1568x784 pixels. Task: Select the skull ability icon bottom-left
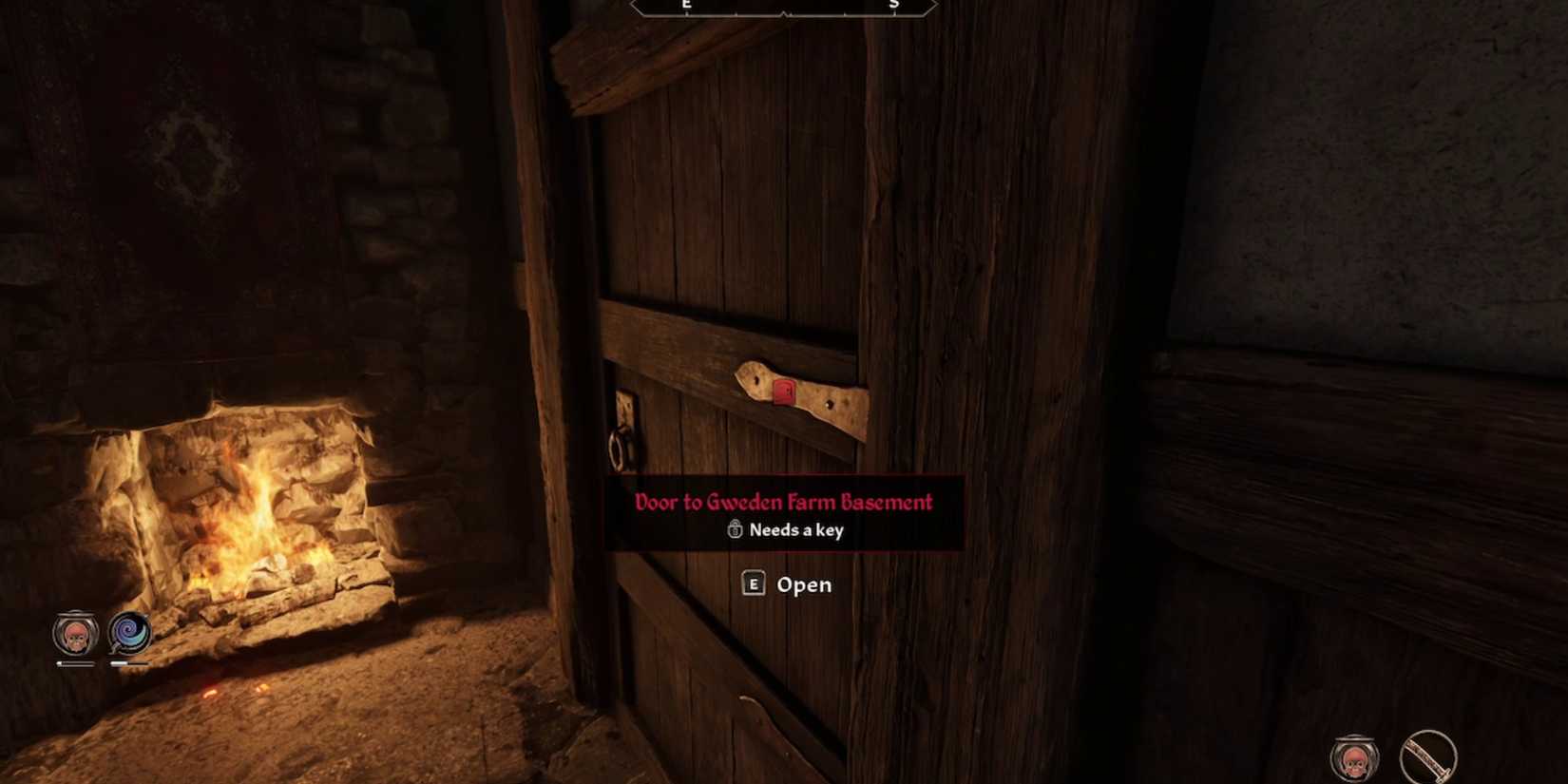point(76,637)
